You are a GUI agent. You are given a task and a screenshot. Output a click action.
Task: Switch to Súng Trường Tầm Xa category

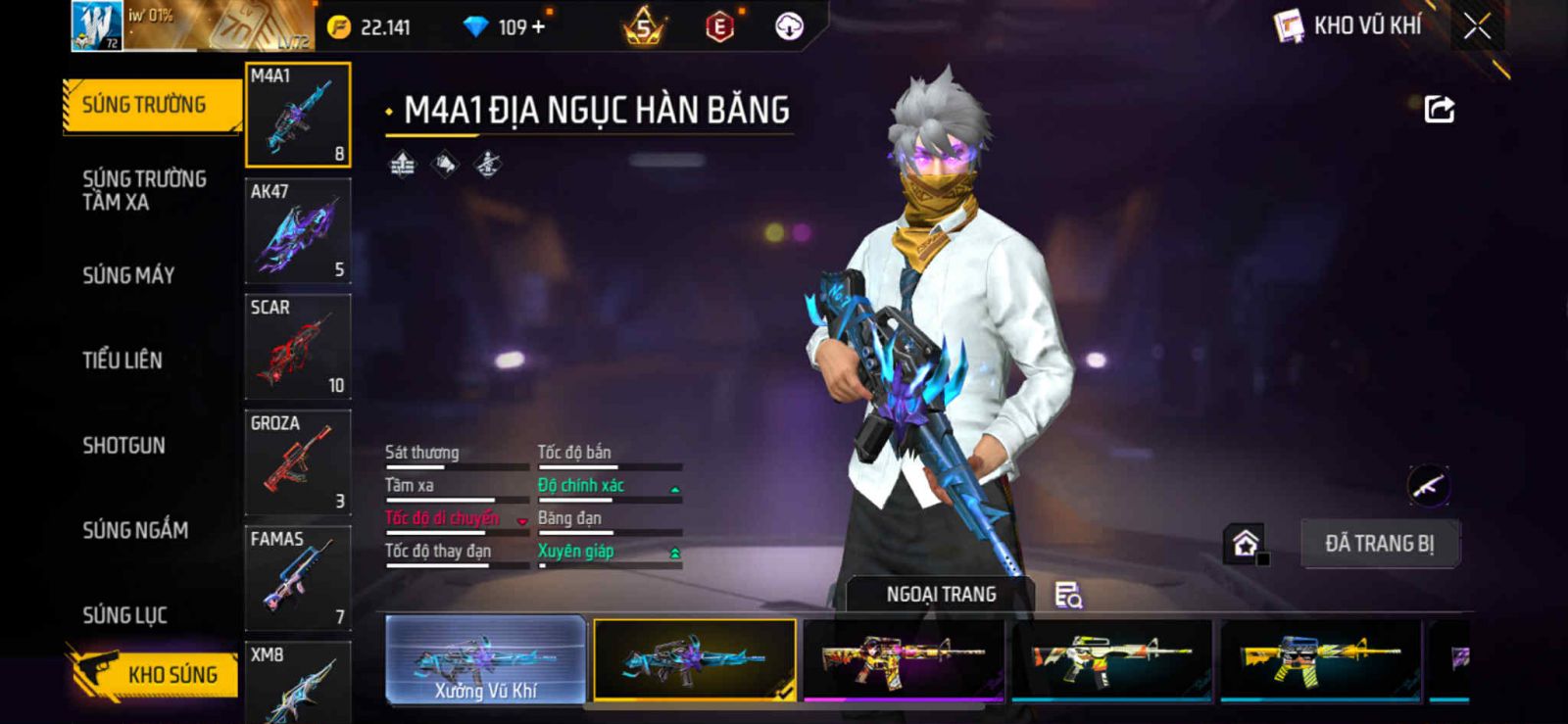click(144, 190)
